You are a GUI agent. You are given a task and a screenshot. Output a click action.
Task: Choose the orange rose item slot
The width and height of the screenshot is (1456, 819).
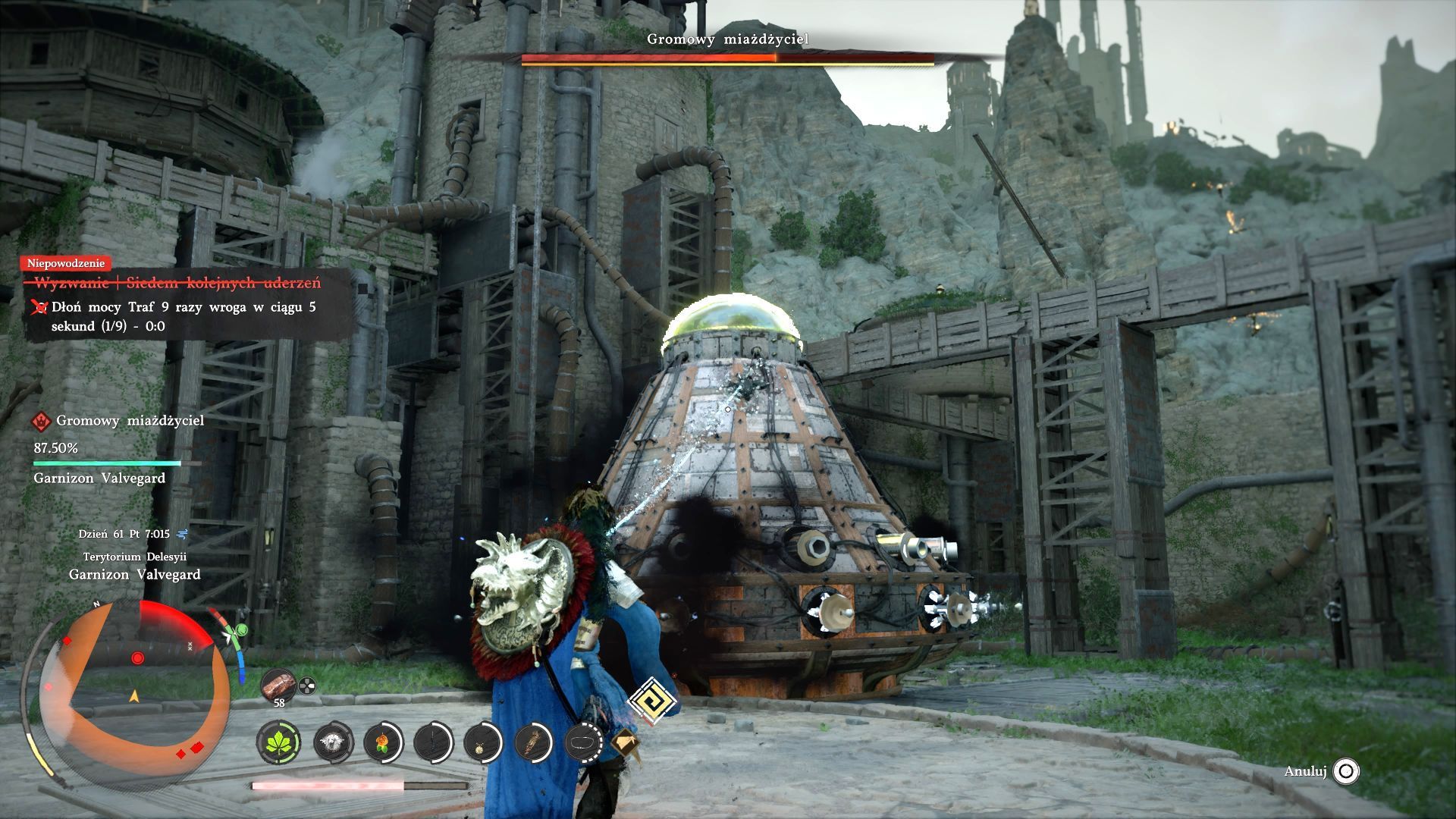coord(382,742)
